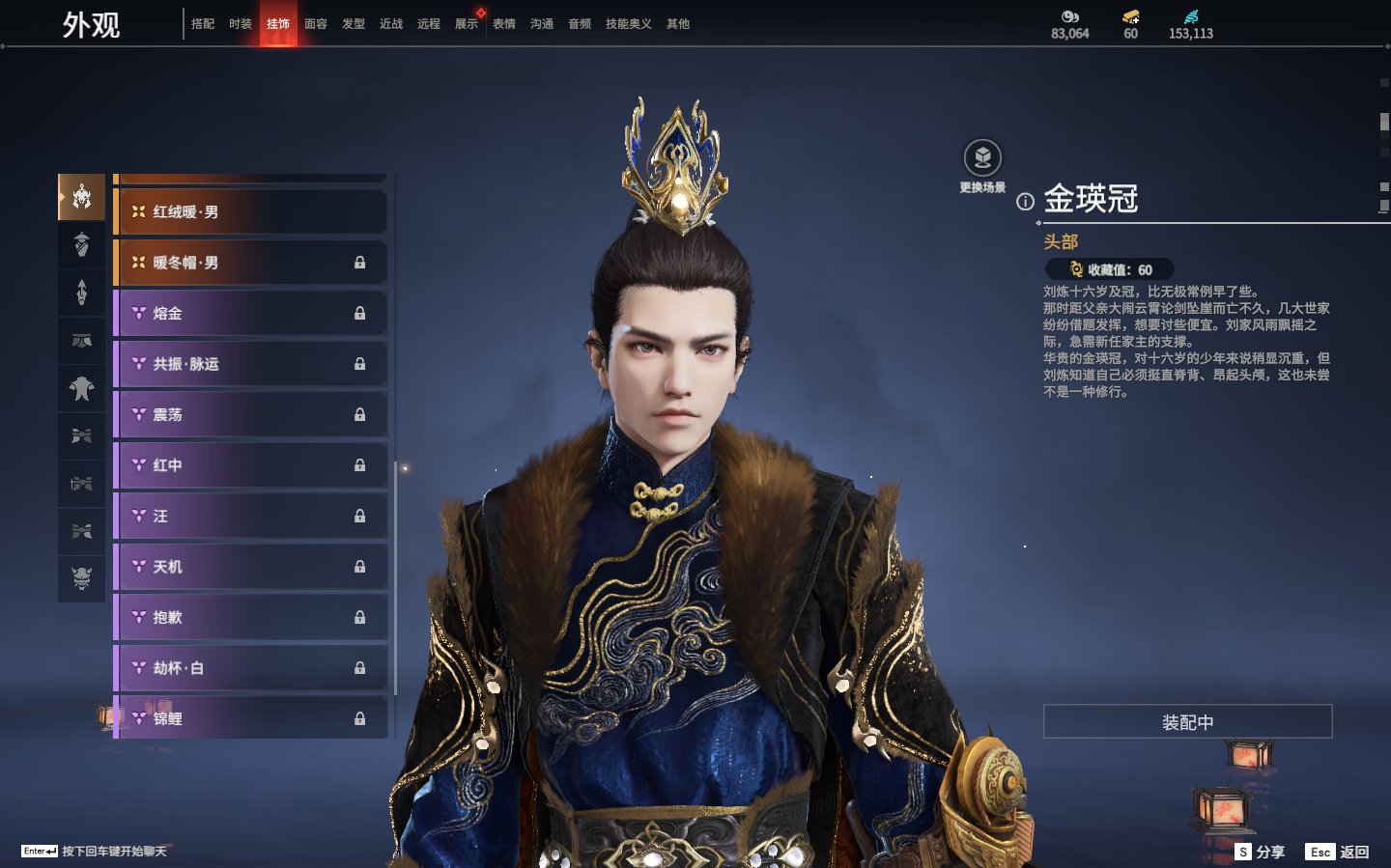This screenshot has width=1391, height=868.
Task: Open the 时装 tab
Action: coord(241,24)
